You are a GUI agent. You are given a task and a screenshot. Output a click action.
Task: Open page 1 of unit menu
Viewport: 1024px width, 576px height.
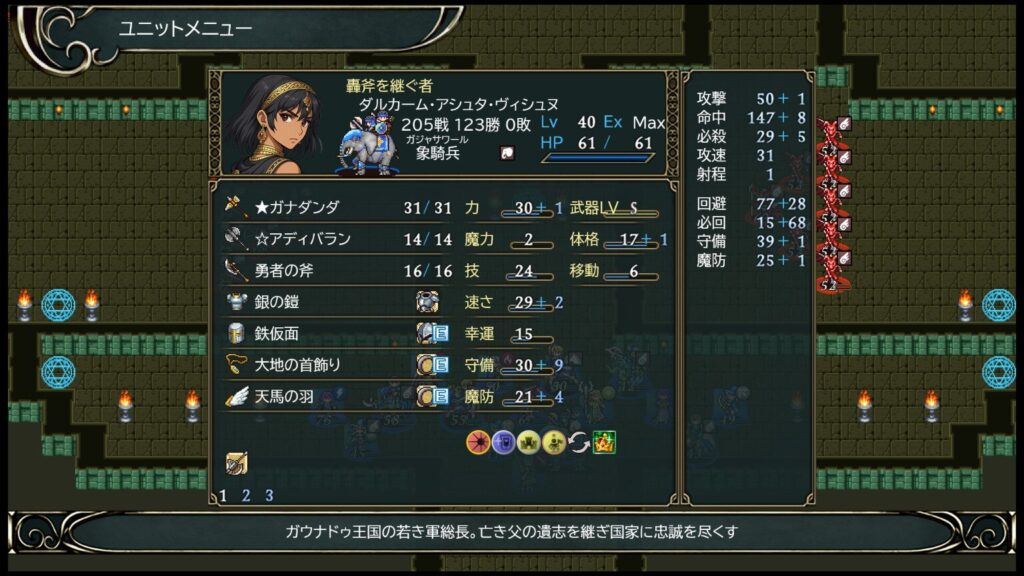coord(223,495)
